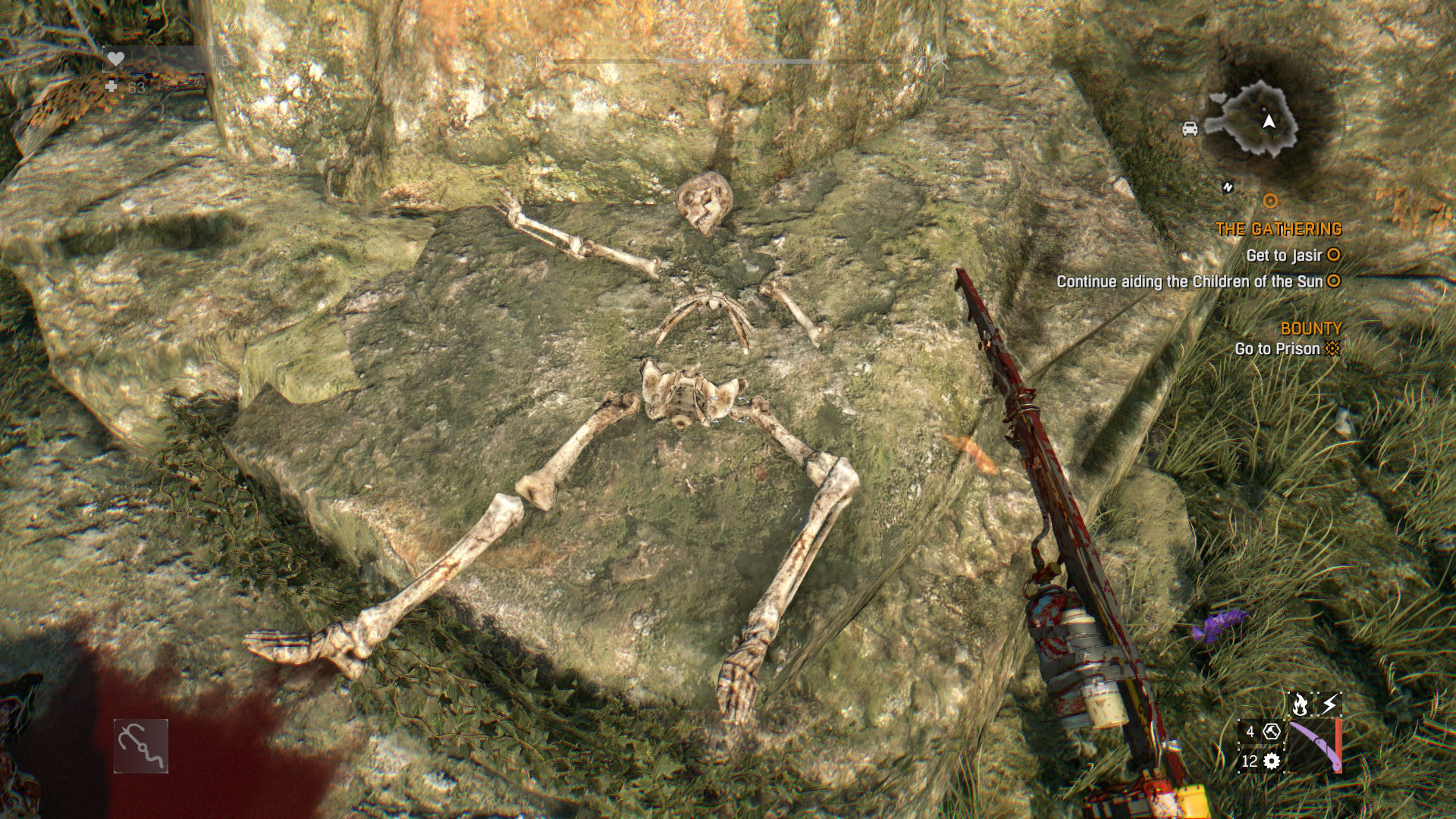1456x819 pixels.
Task: Click the lightning bolt upgrade icon
Action: [1329, 704]
